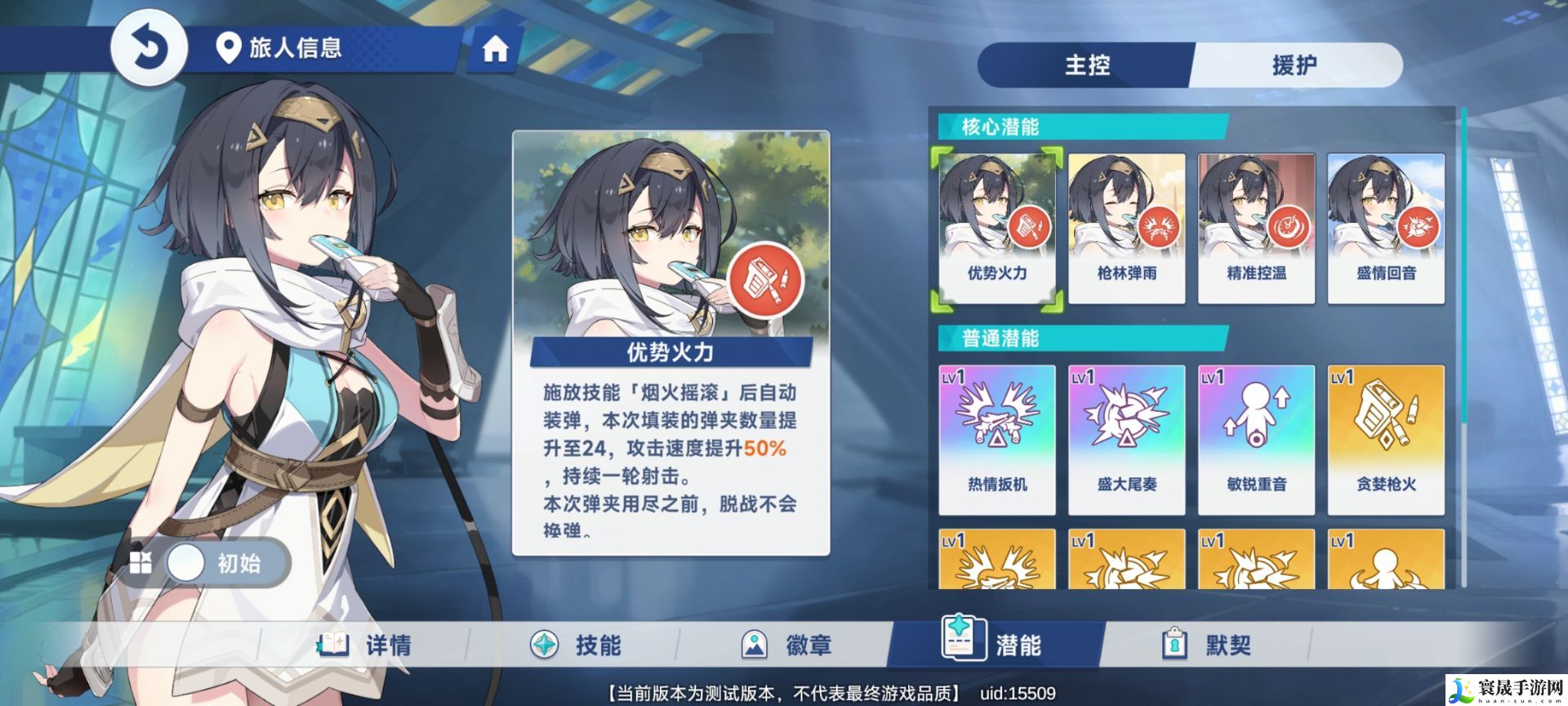Switch to the 主控 tab
This screenshot has width=1568, height=706.
1086,64
